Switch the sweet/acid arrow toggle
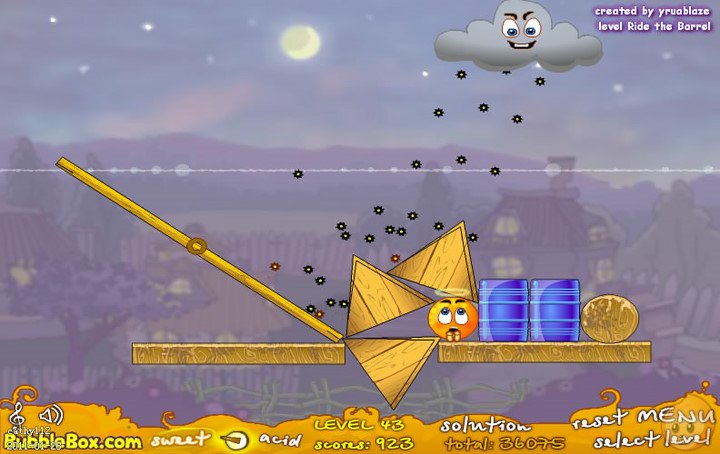Viewport: 720px width, 454px height. [x=237, y=438]
